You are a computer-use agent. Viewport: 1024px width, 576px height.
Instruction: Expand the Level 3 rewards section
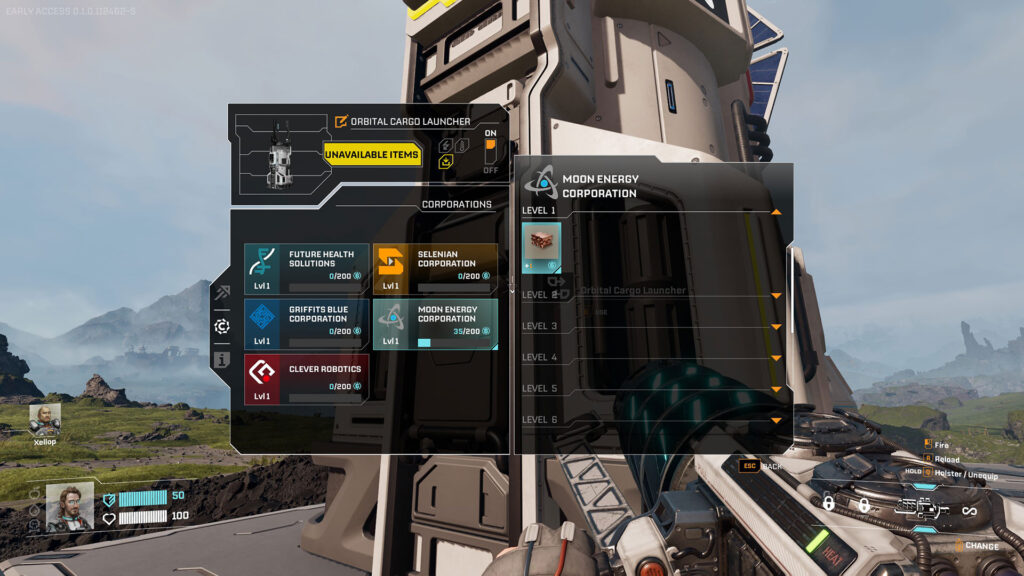[x=776, y=327]
